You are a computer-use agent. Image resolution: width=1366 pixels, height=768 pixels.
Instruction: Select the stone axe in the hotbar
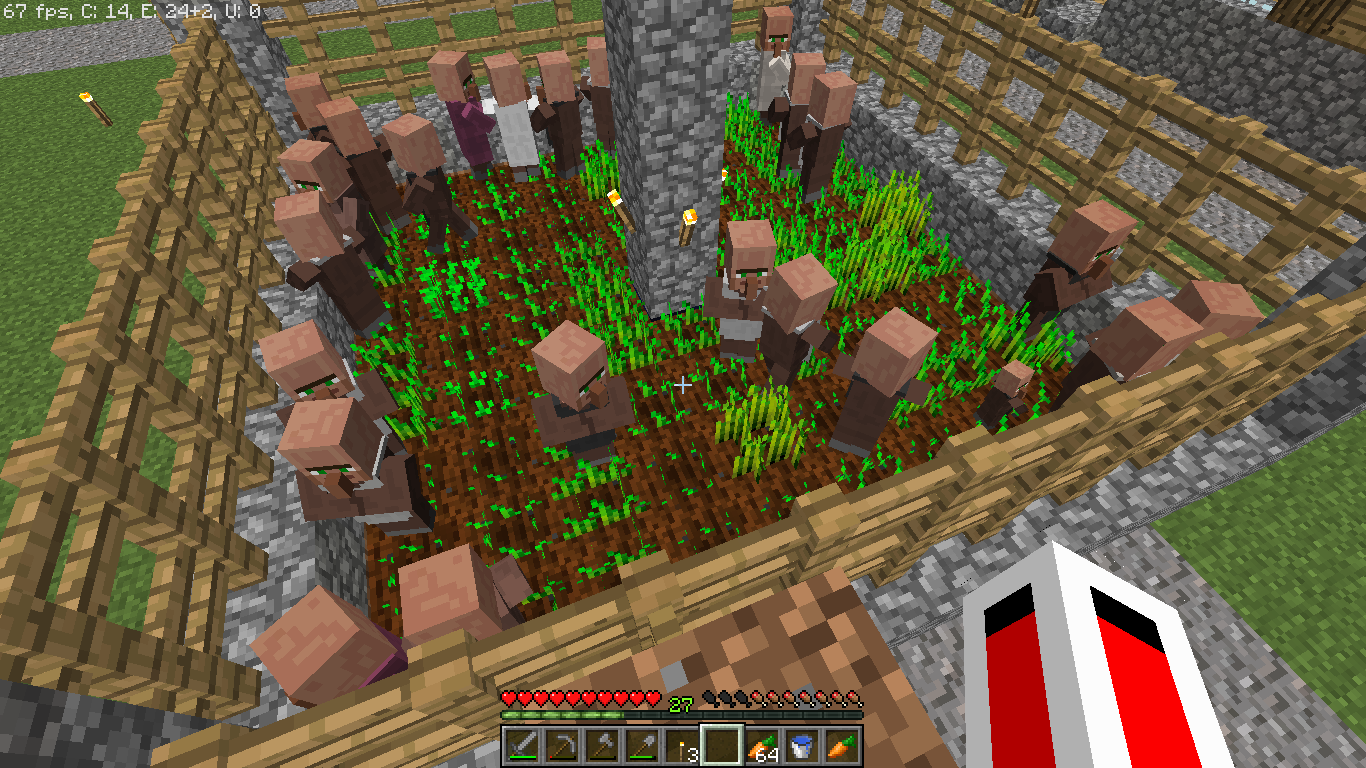pos(602,742)
